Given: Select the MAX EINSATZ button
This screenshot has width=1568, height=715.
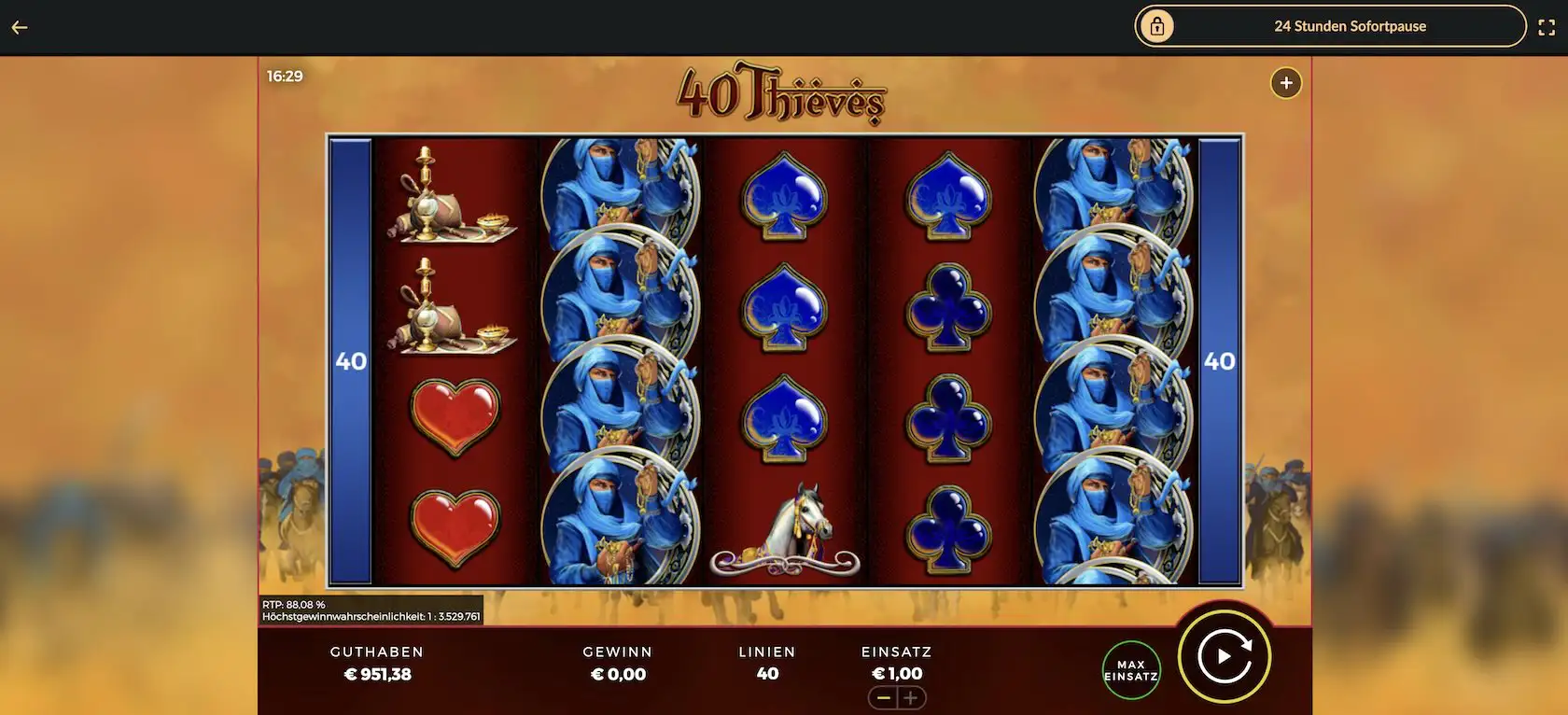Looking at the screenshot, I should pos(1130,668).
